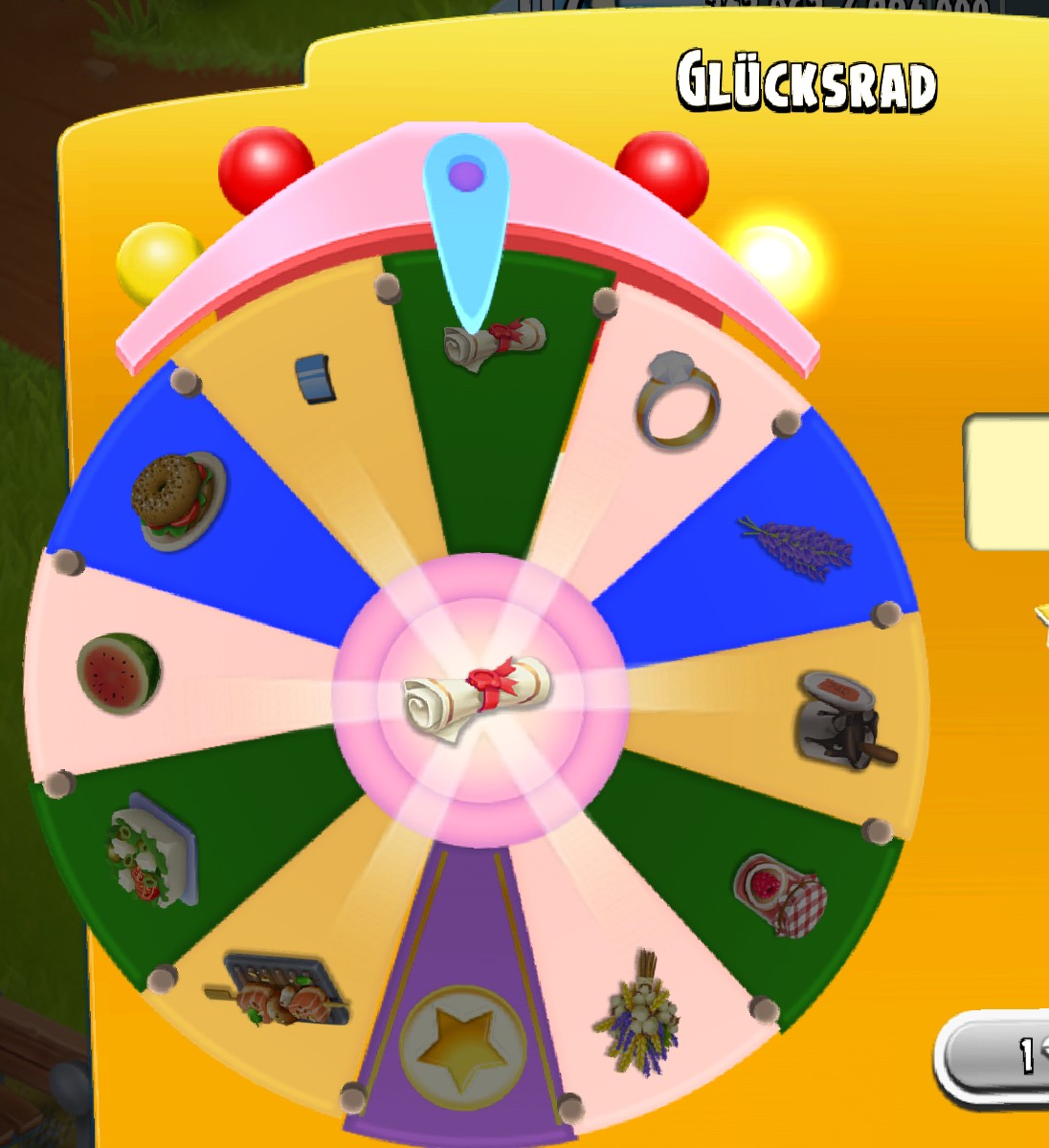The image size is (1049, 1148).
Task: Pick the lavender bundle prize segment
Action: point(795,546)
